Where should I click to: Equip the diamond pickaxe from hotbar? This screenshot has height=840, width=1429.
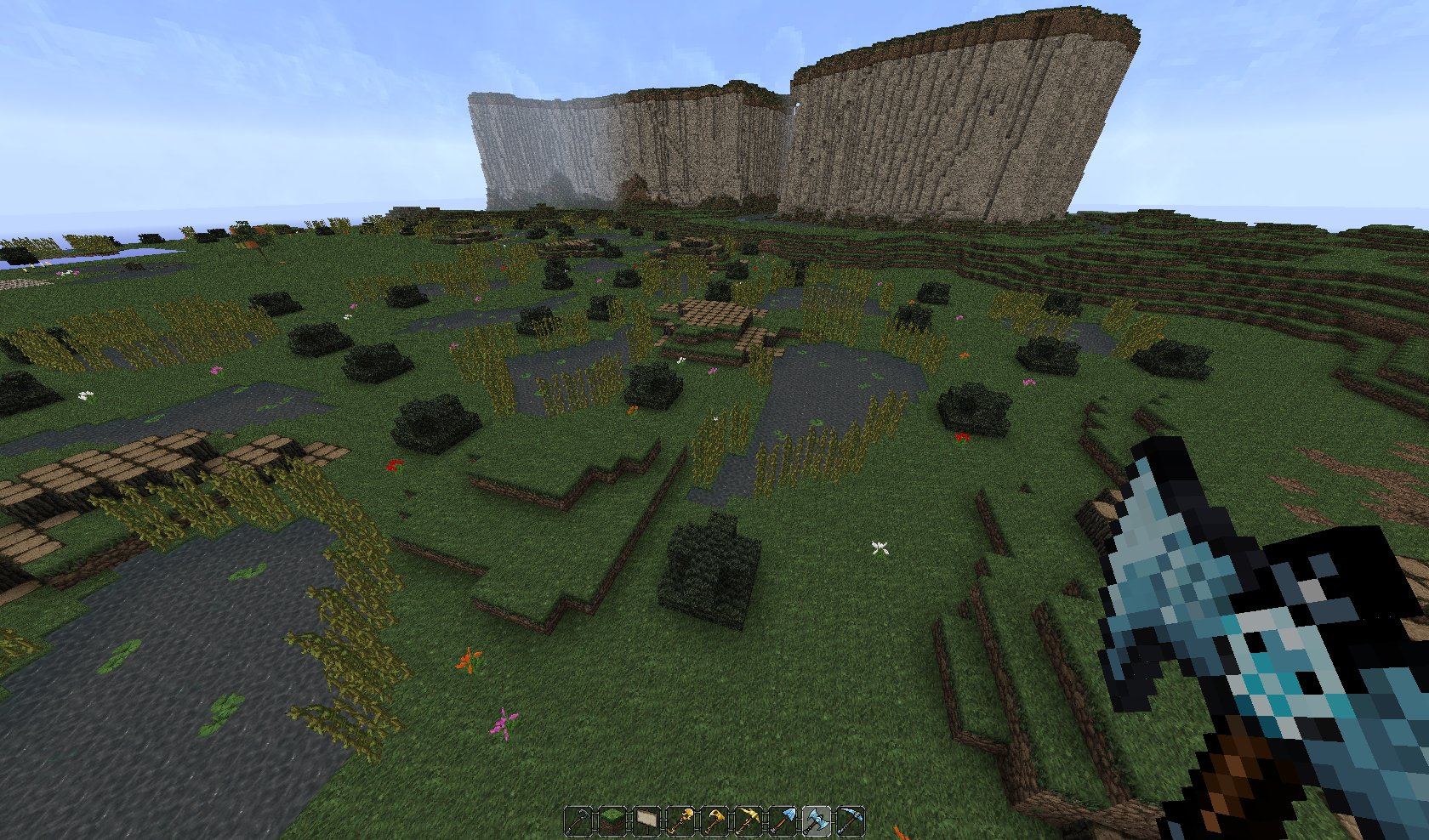click(851, 821)
